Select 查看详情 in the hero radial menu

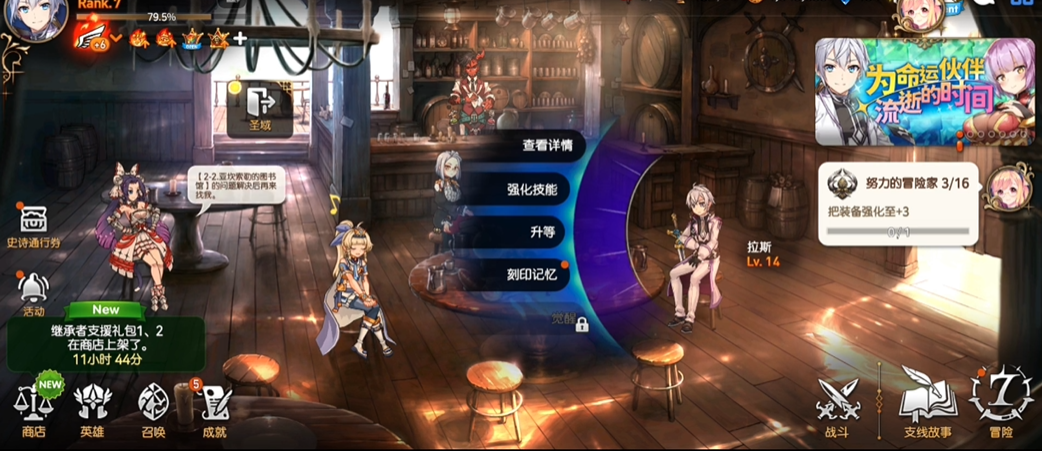[547, 146]
